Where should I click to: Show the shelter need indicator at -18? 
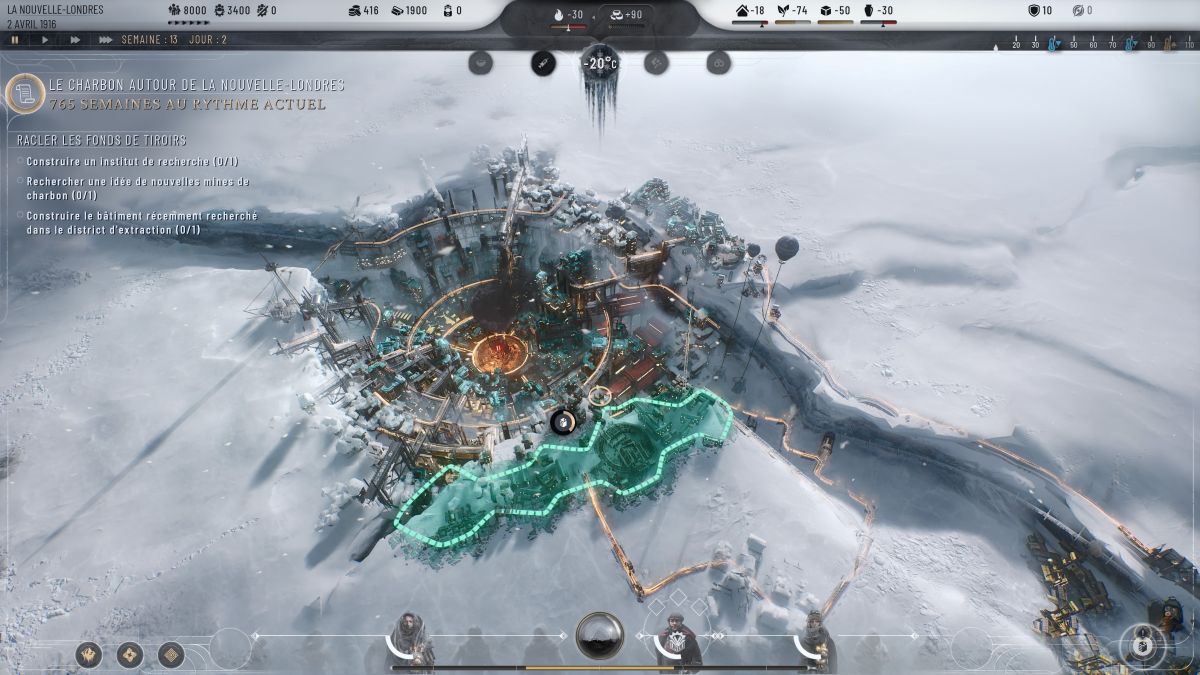[749, 11]
